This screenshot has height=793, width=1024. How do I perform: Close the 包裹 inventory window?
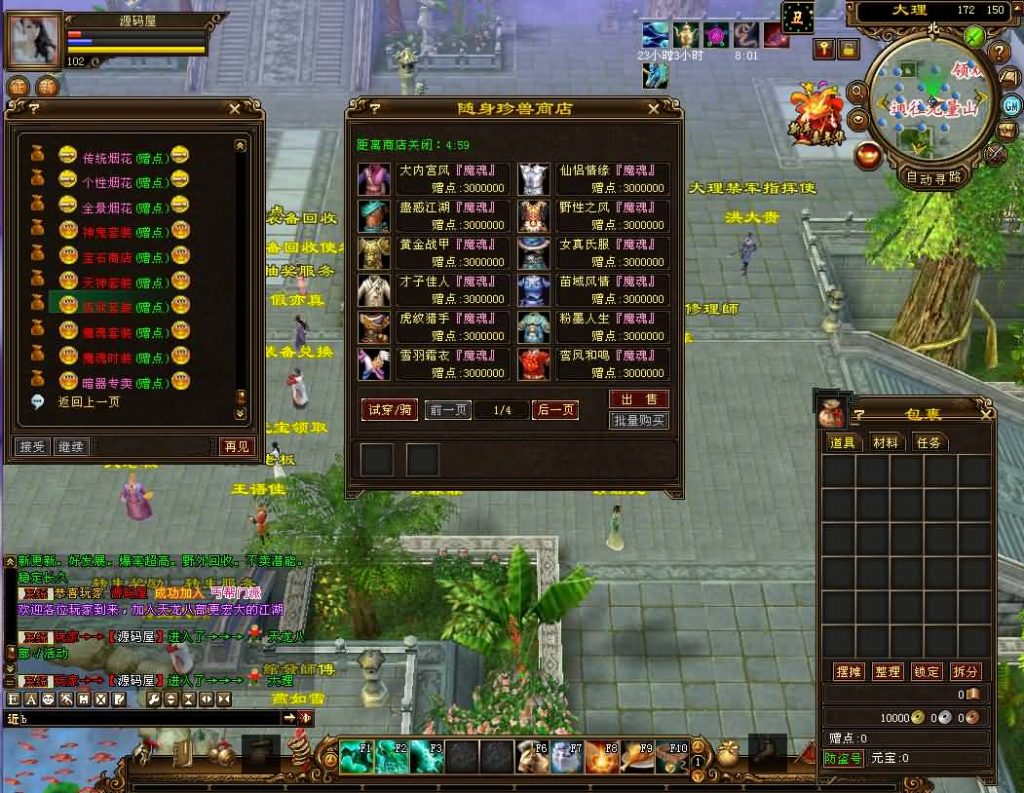tap(986, 413)
